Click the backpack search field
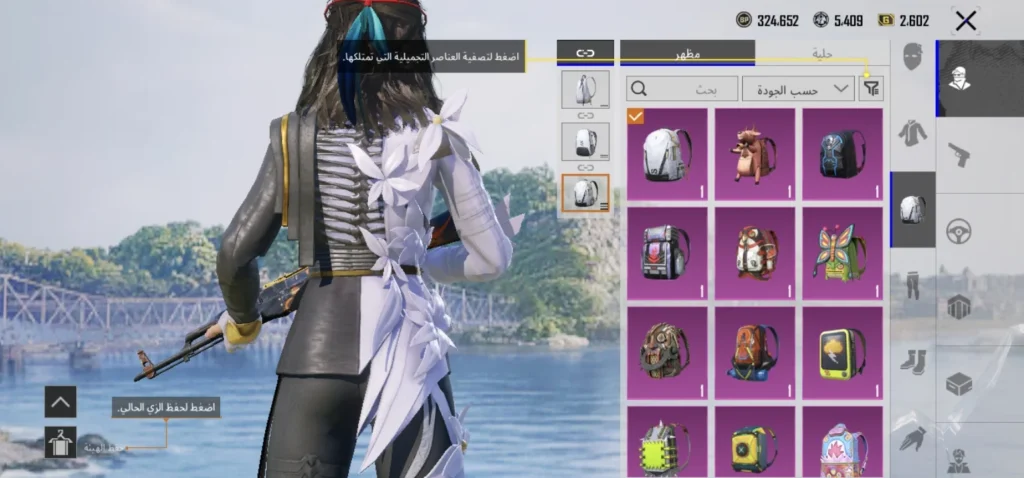 coord(682,89)
